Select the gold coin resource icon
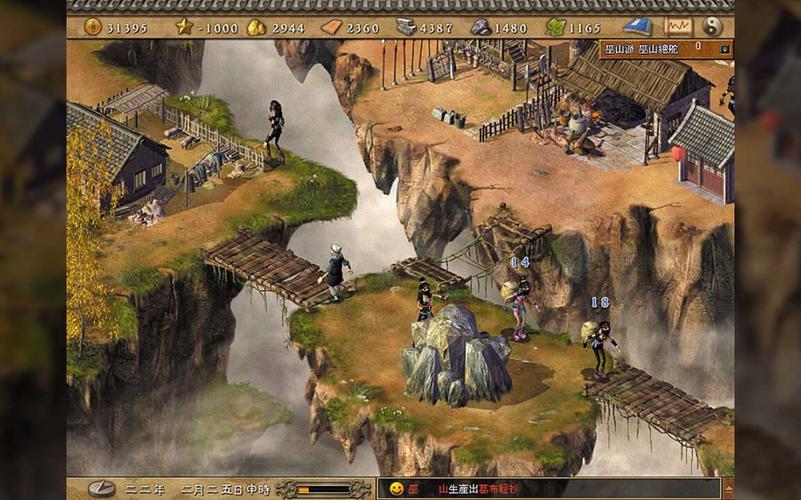 click(93, 27)
